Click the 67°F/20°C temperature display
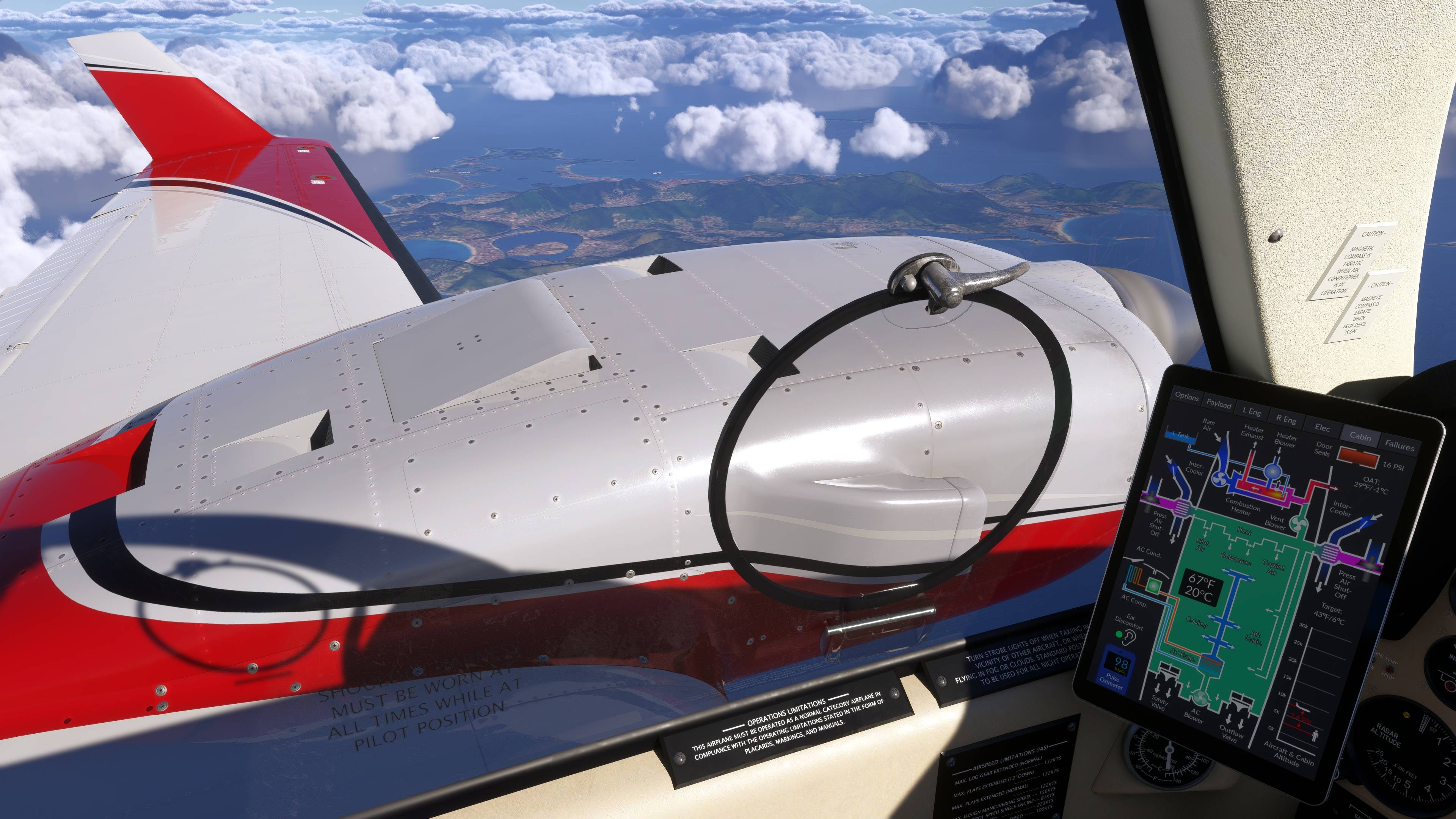 pyautogui.click(x=1202, y=587)
